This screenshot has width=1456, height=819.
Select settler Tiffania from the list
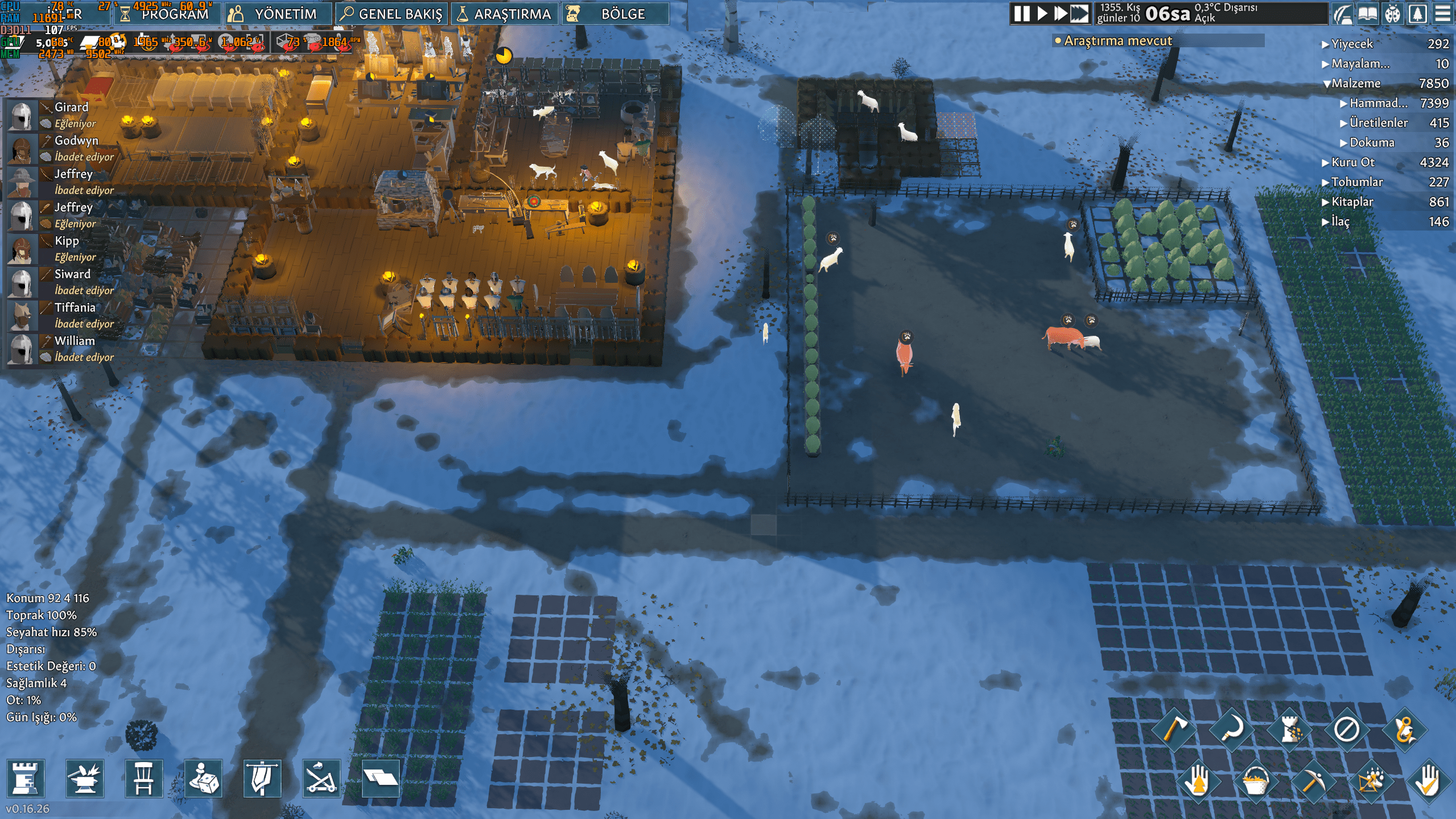(75, 307)
